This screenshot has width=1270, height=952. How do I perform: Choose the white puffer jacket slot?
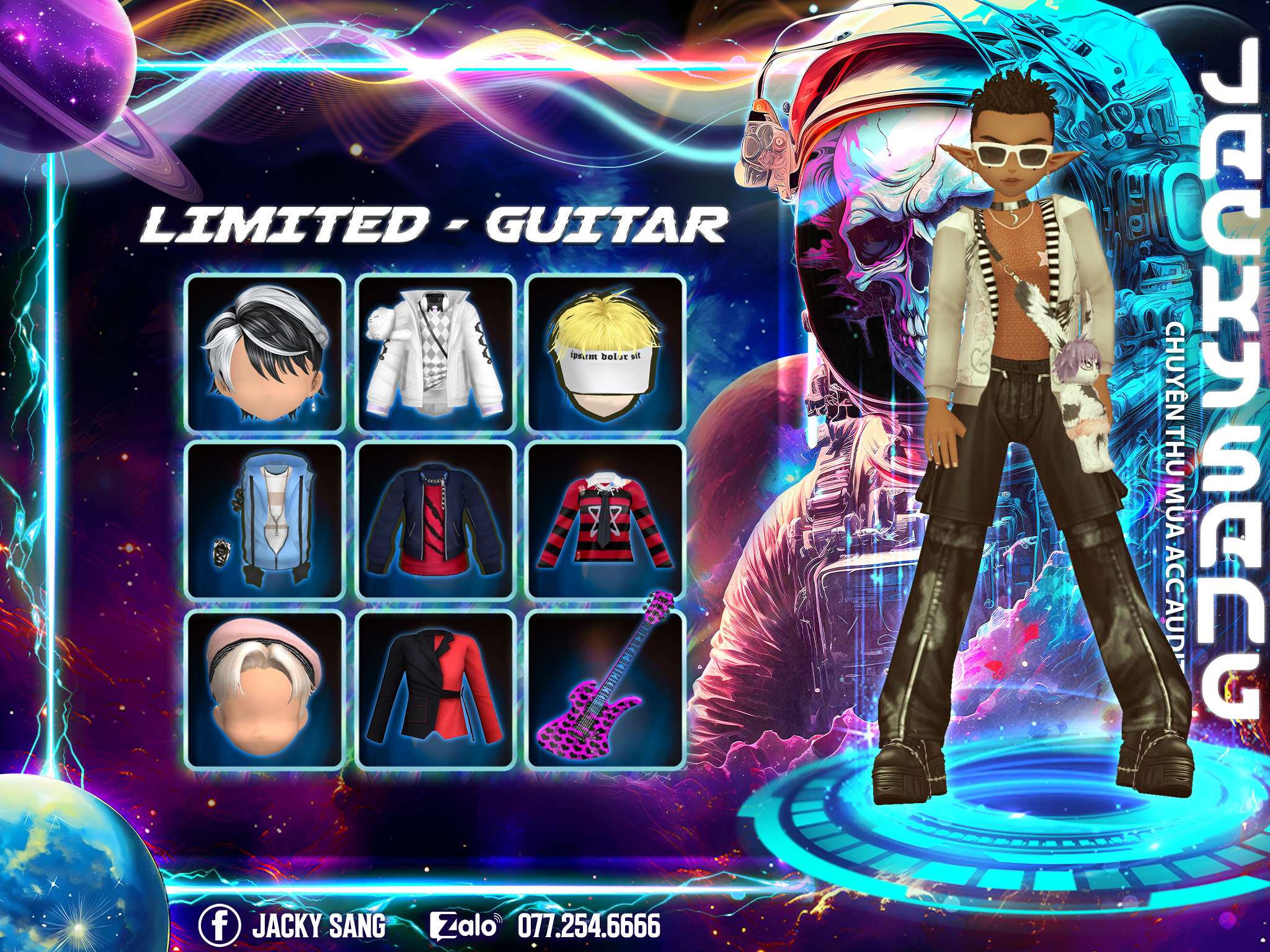click(437, 353)
